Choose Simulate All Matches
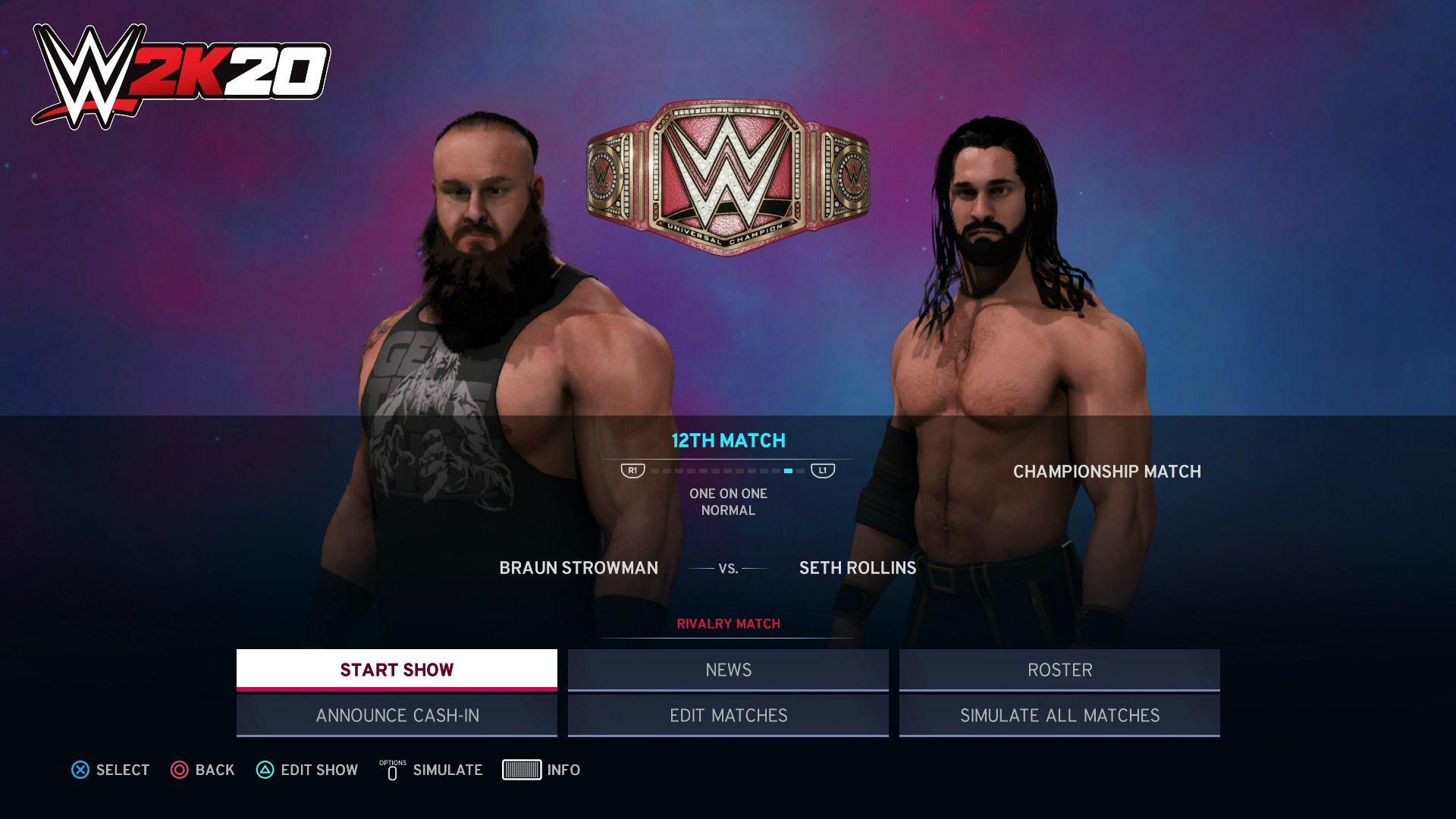1456x819 pixels. click(1059, 715)
